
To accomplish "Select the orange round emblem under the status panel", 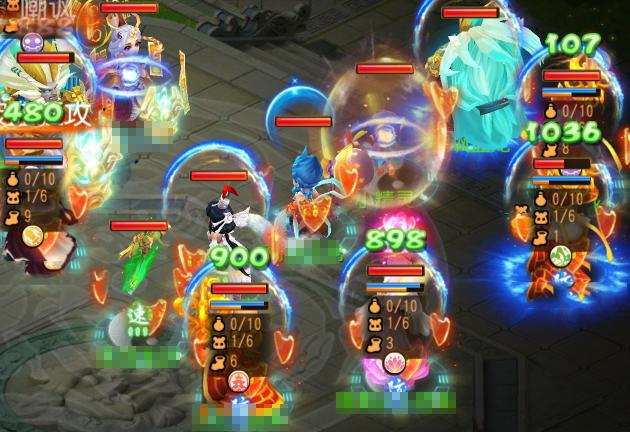I will point(32,236).
